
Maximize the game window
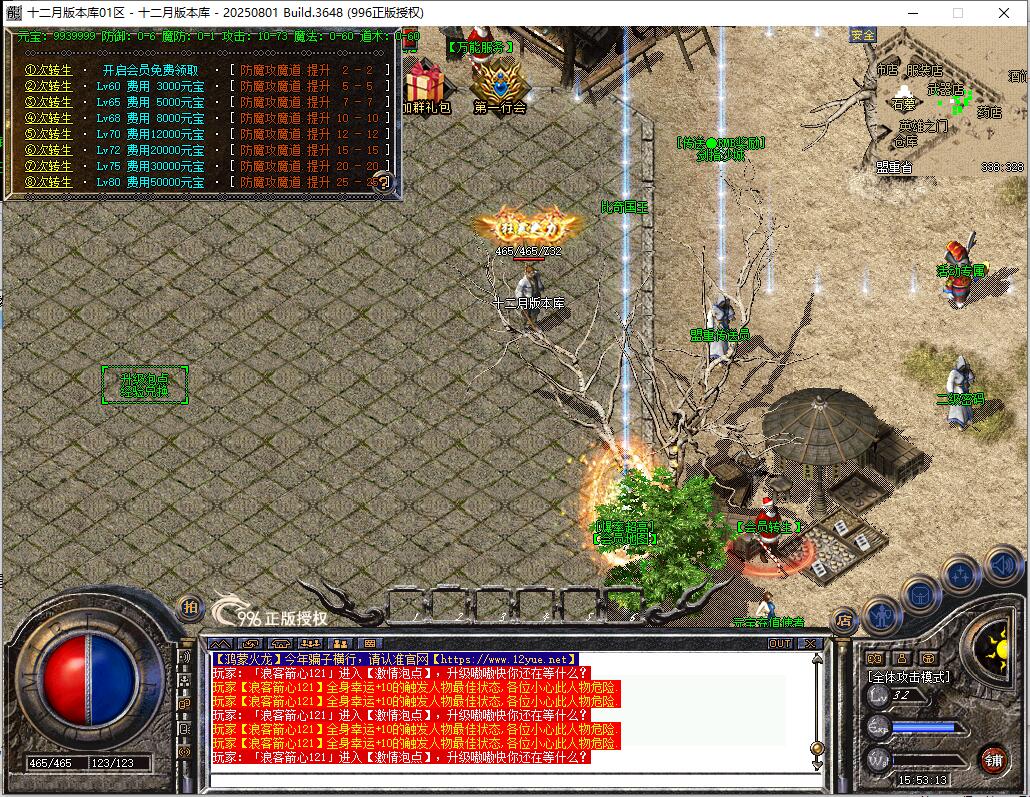tap(958, 13)
